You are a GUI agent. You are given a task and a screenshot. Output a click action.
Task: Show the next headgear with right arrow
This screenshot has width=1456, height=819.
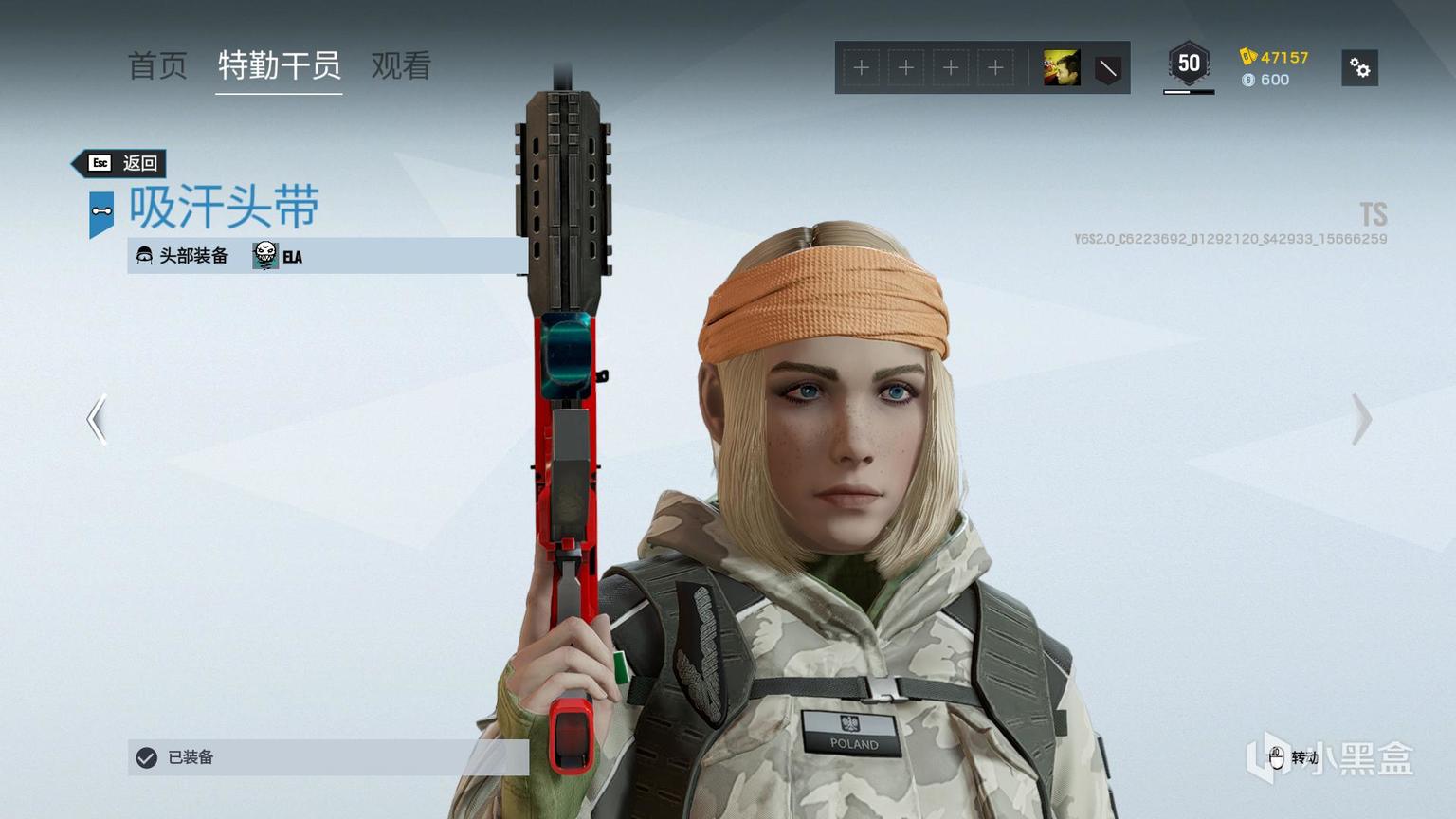pyautogui.click(x=1361, y=419)
